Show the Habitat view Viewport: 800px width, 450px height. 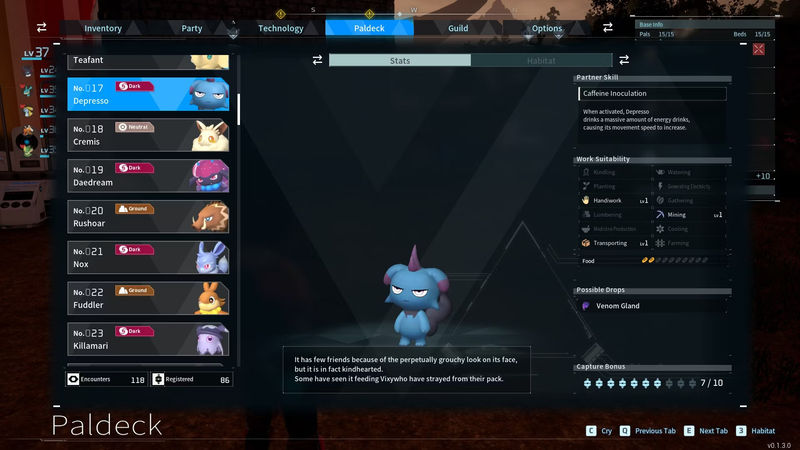541,61
